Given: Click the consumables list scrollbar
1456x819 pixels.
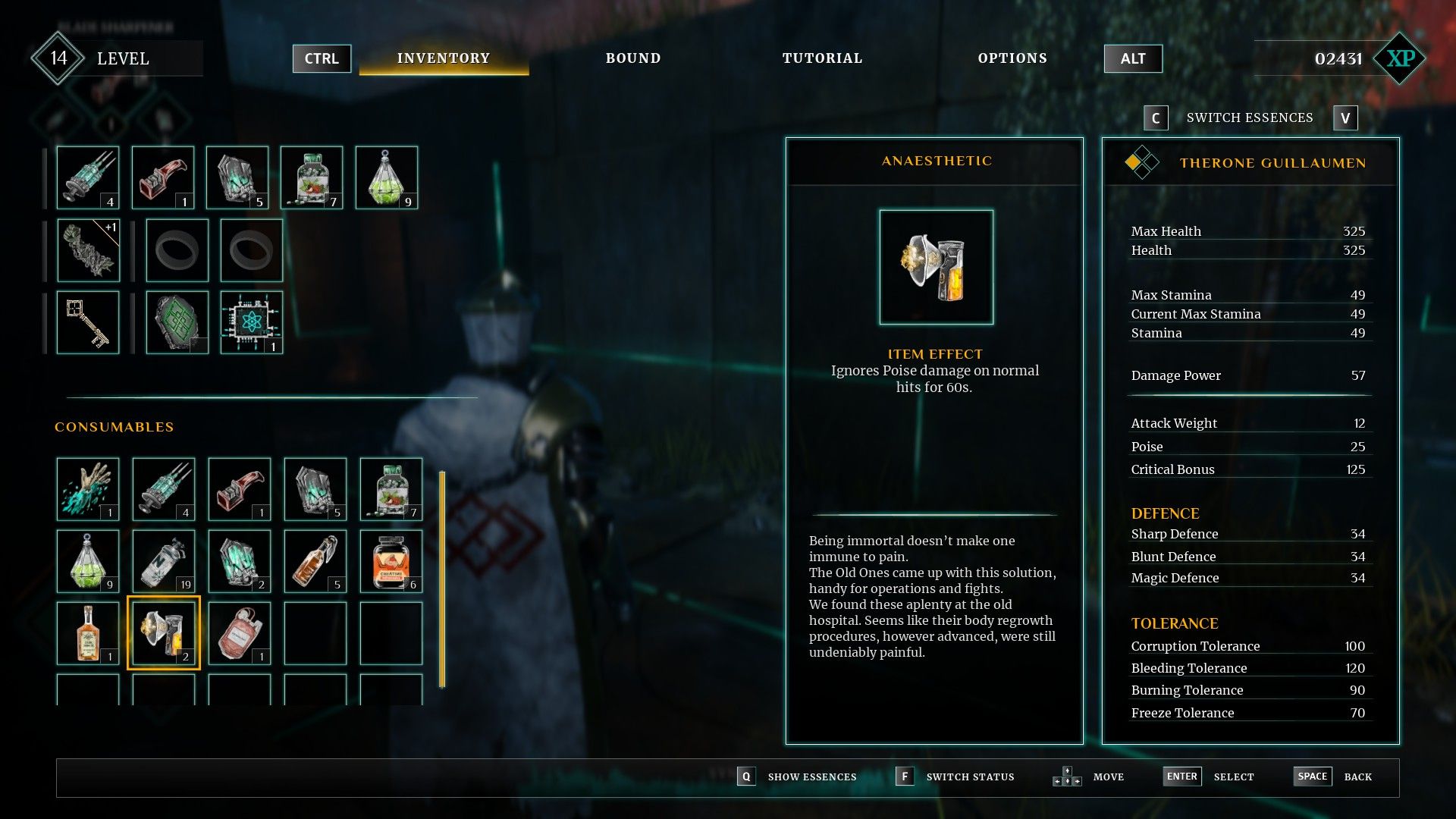Looking at the screenshot, I should click(x=442, y=579).
